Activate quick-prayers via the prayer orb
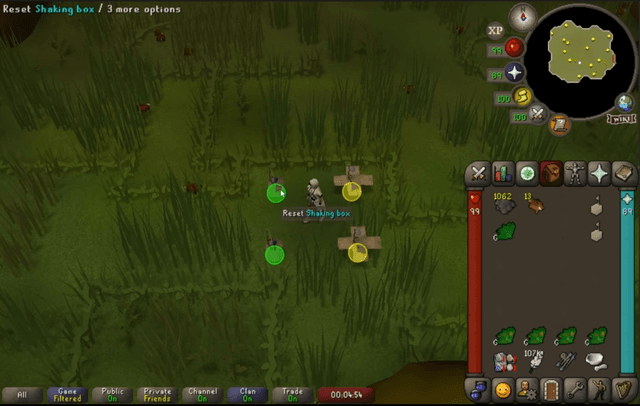The width and height of the screenshot is (640, 406). click(x=515, y=73)
